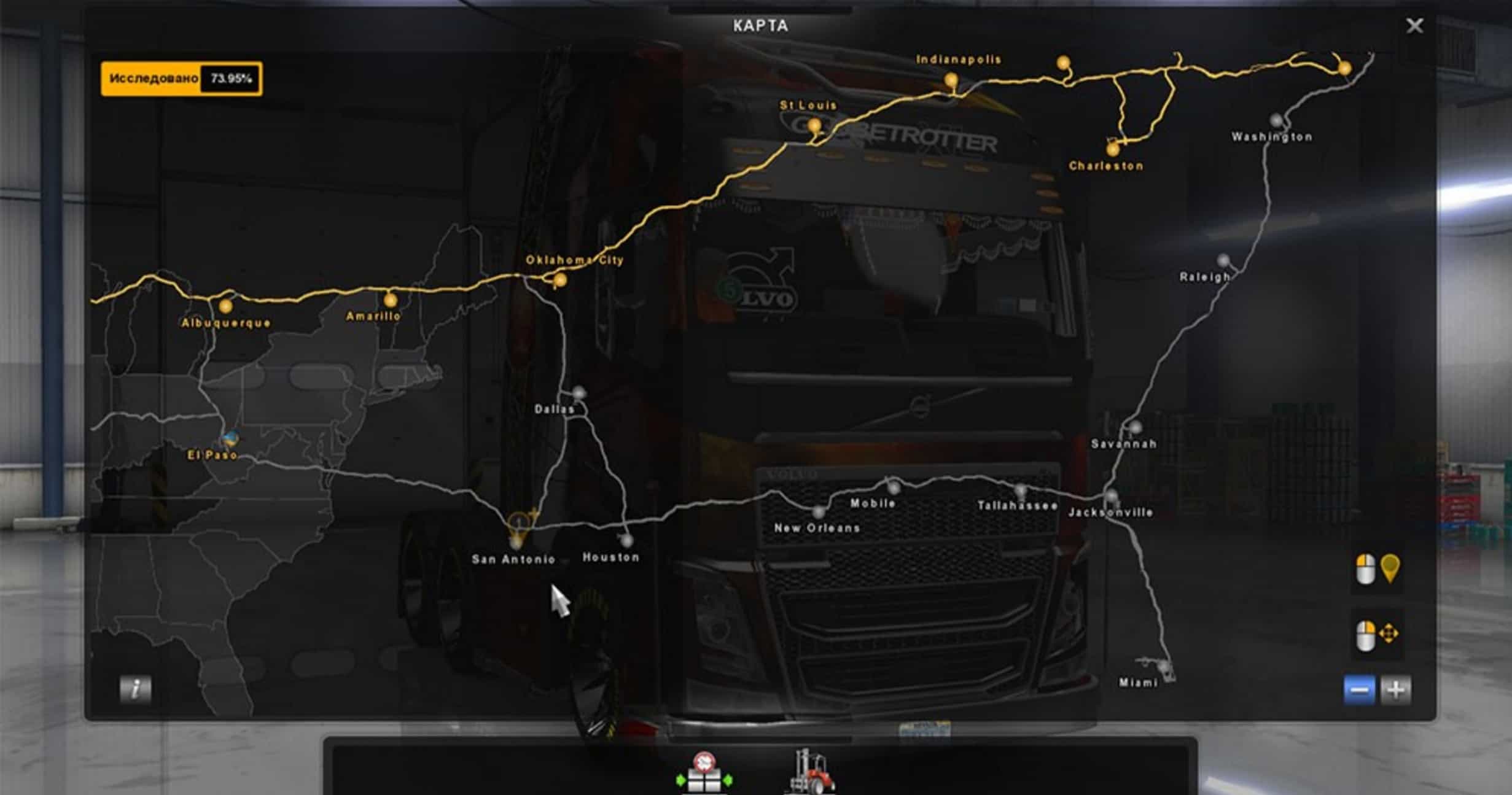Select the Indianapolis city marker

(x=951, y=80)
